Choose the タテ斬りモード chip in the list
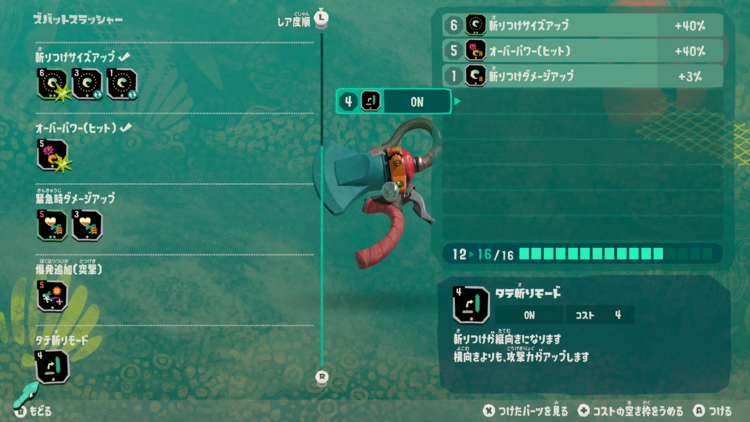 52,365
